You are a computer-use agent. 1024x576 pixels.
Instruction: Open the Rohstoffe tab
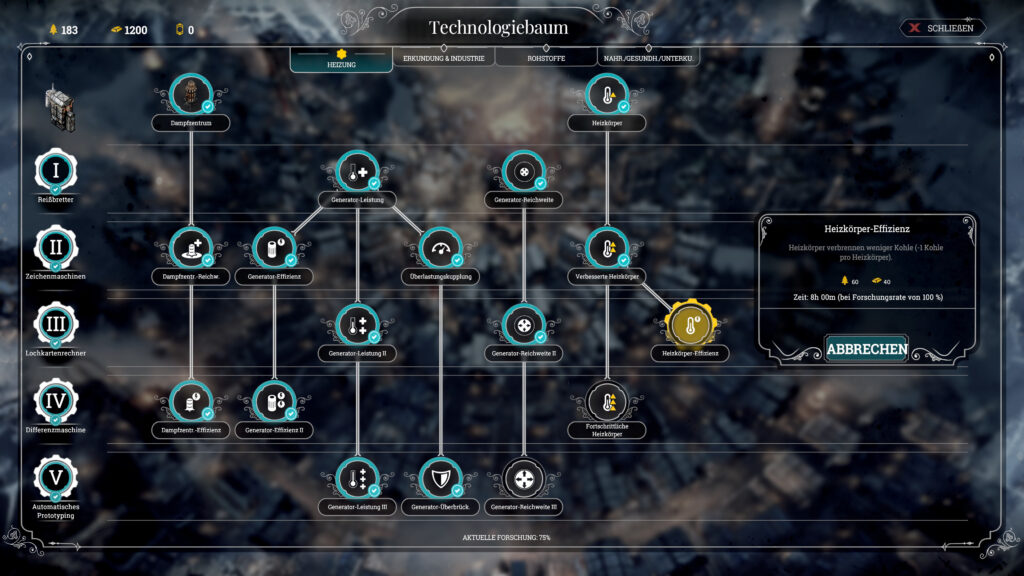(x=546, y=59)
